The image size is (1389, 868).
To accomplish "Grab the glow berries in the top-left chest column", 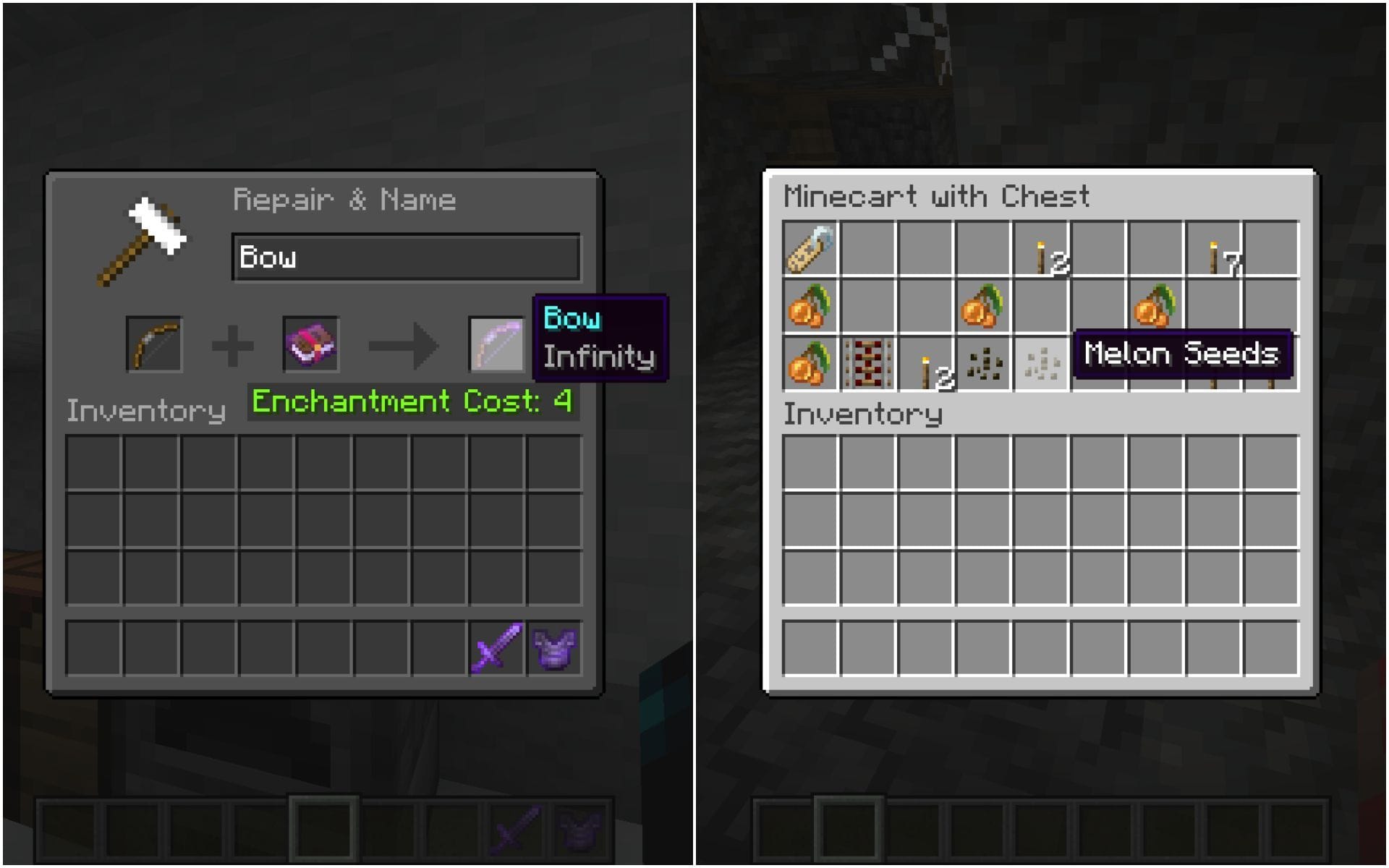I will tap(810, 307).
